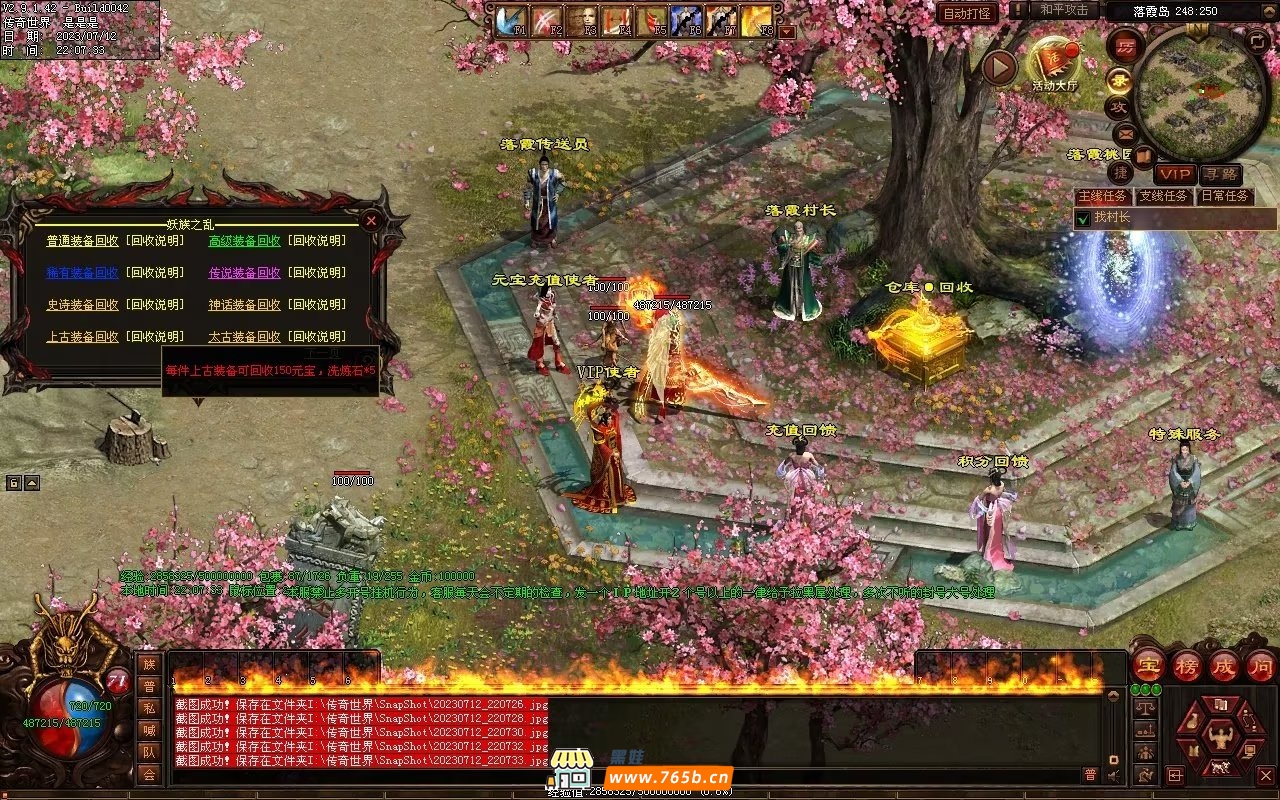Choose the 神话装备回收 option
Screen dimensions: 1280x800
pyautogui.click(x=244, y=305)
